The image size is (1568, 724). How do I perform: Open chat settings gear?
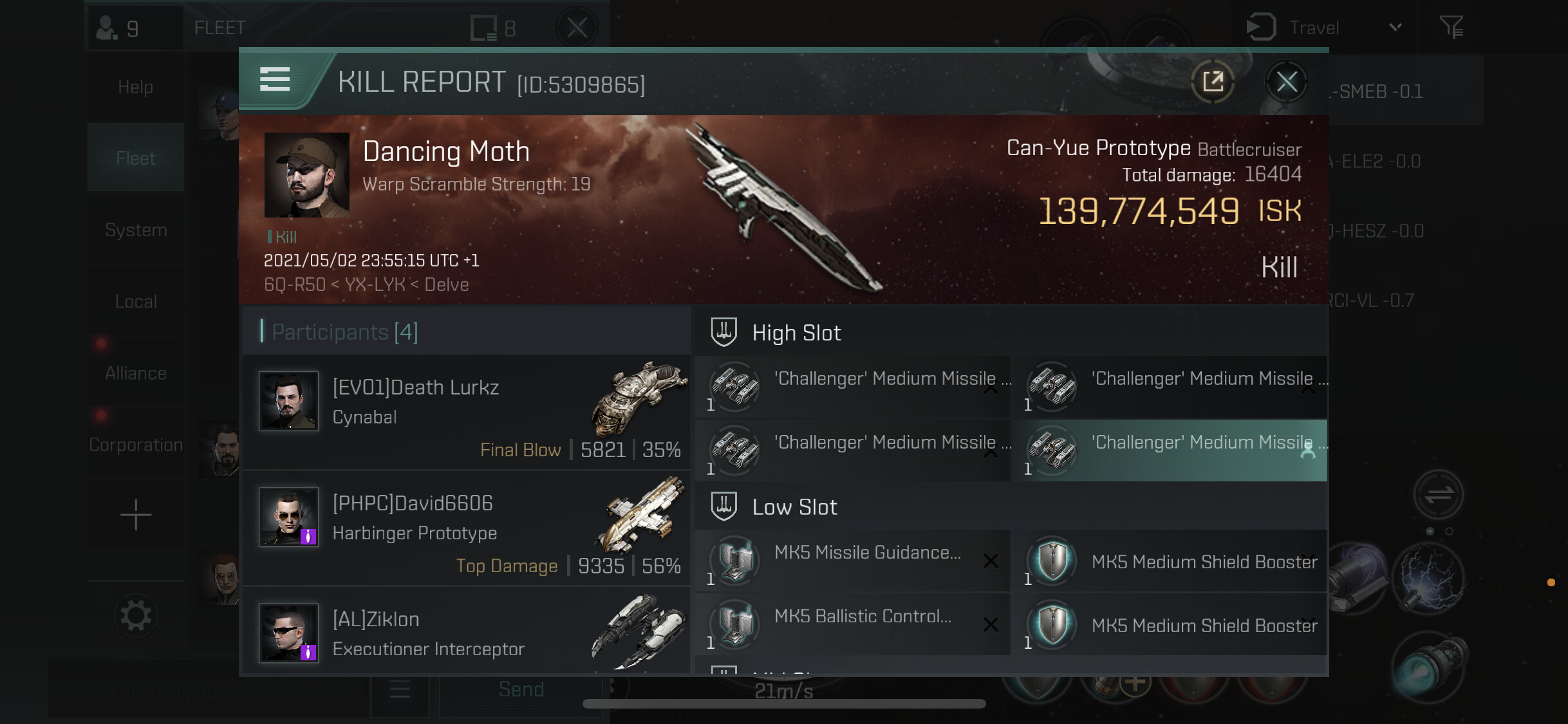(136, 616)
